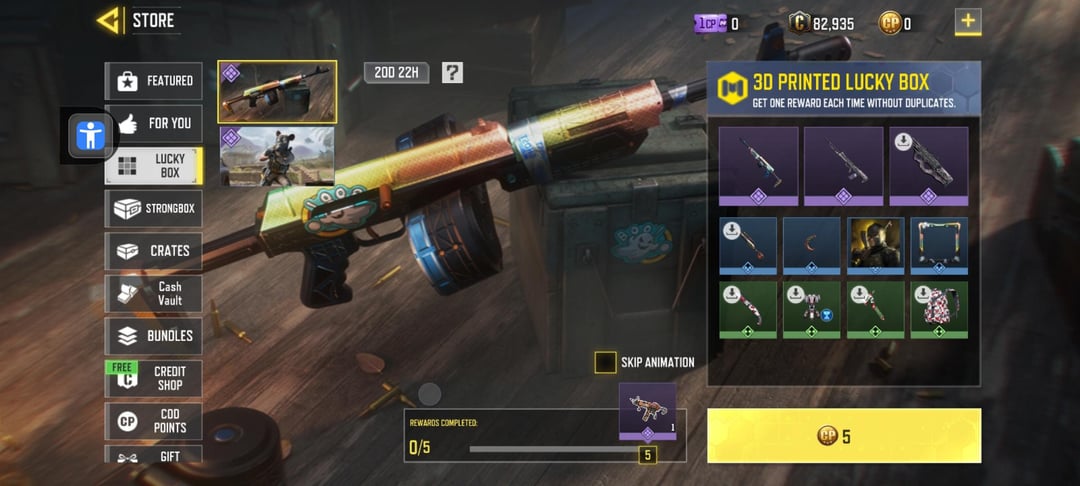Viewport: 1080px width, 486px height.
Task: View the golden operator reward tile
Action: [875, 245]
